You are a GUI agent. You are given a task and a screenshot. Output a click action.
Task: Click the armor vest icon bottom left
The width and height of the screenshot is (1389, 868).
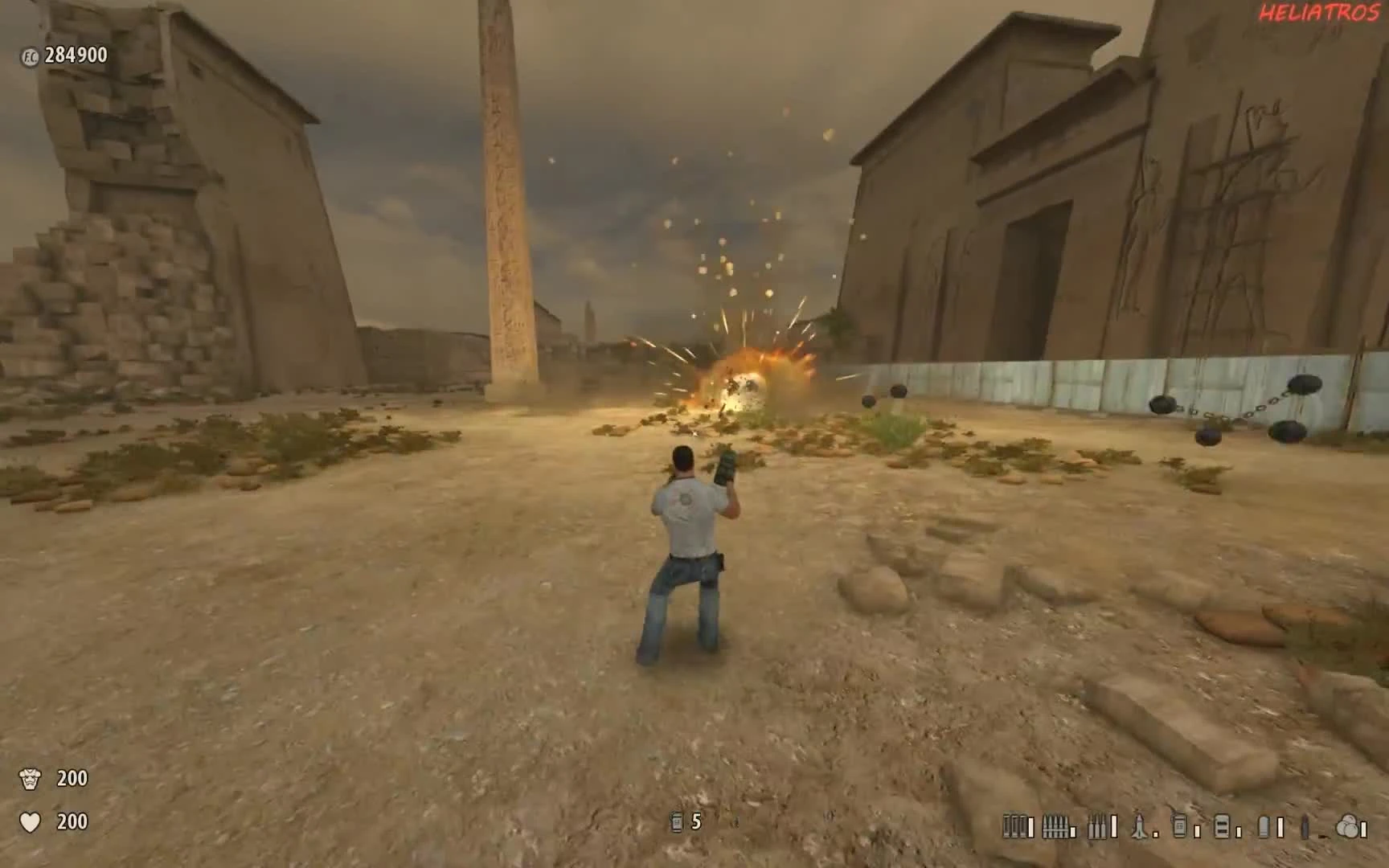[x=31, y=778]
